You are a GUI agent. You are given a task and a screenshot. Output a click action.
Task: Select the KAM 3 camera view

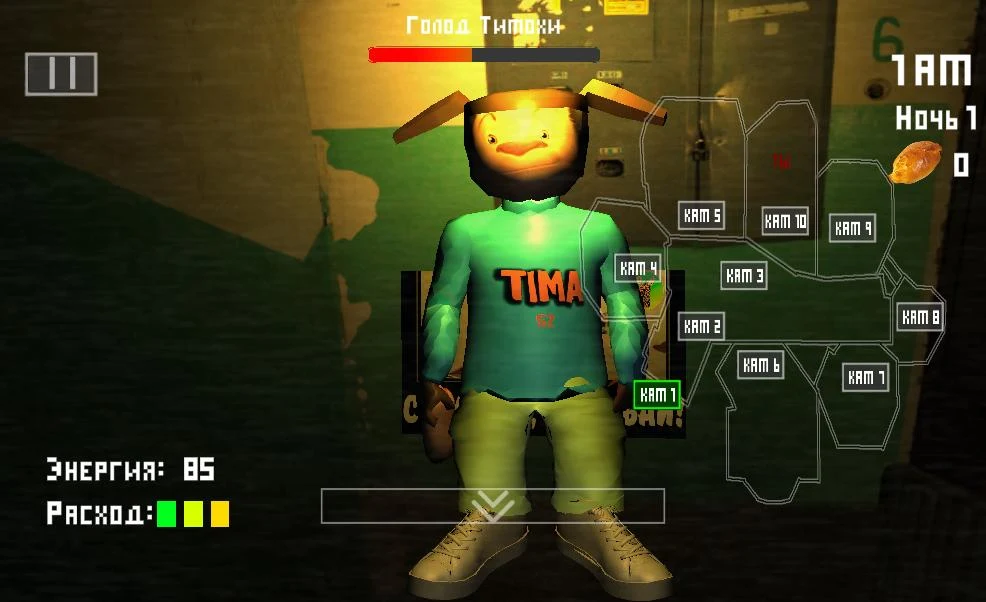[x=744, y=275]
